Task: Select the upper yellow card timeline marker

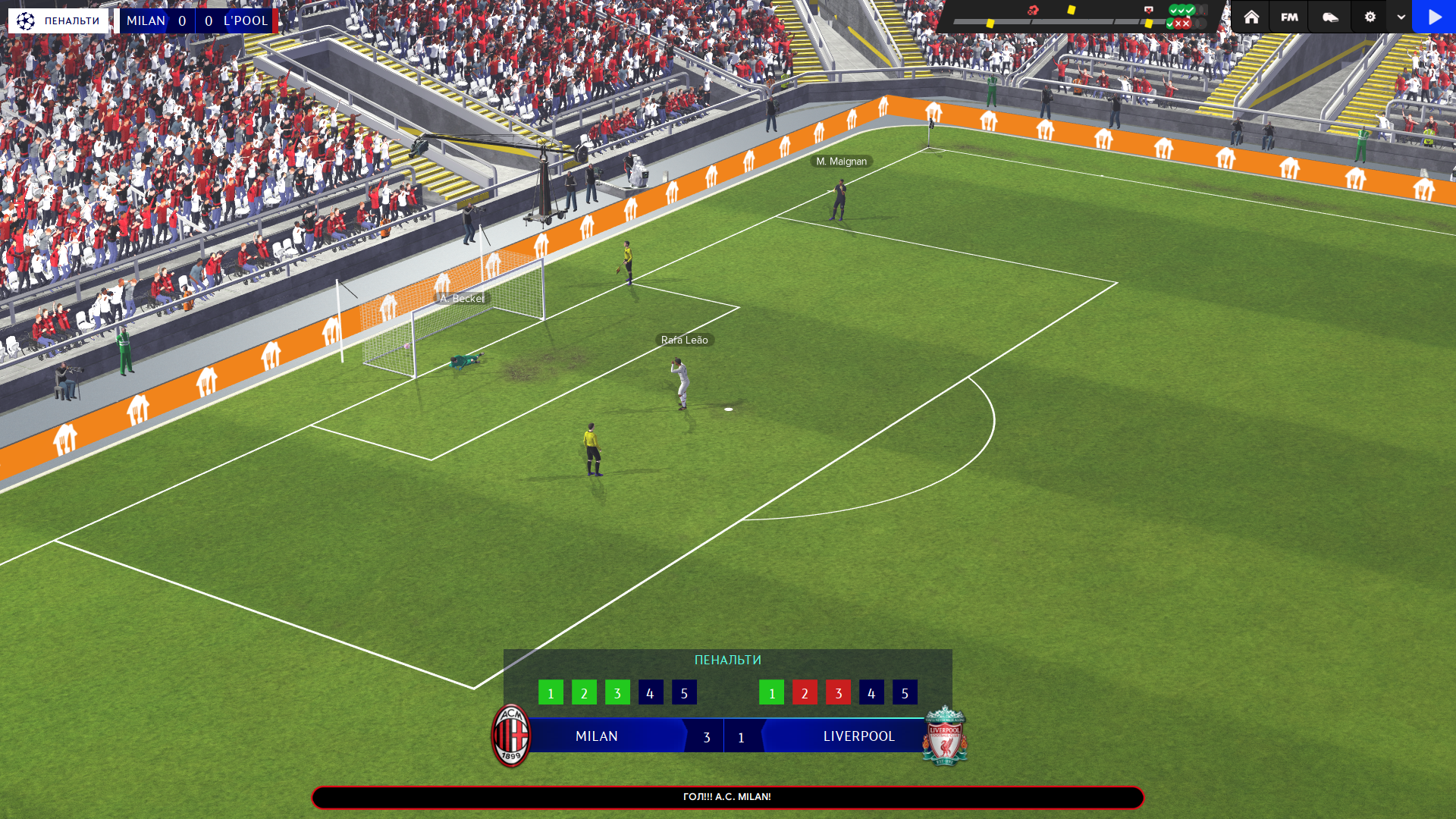Action: 1072,10
